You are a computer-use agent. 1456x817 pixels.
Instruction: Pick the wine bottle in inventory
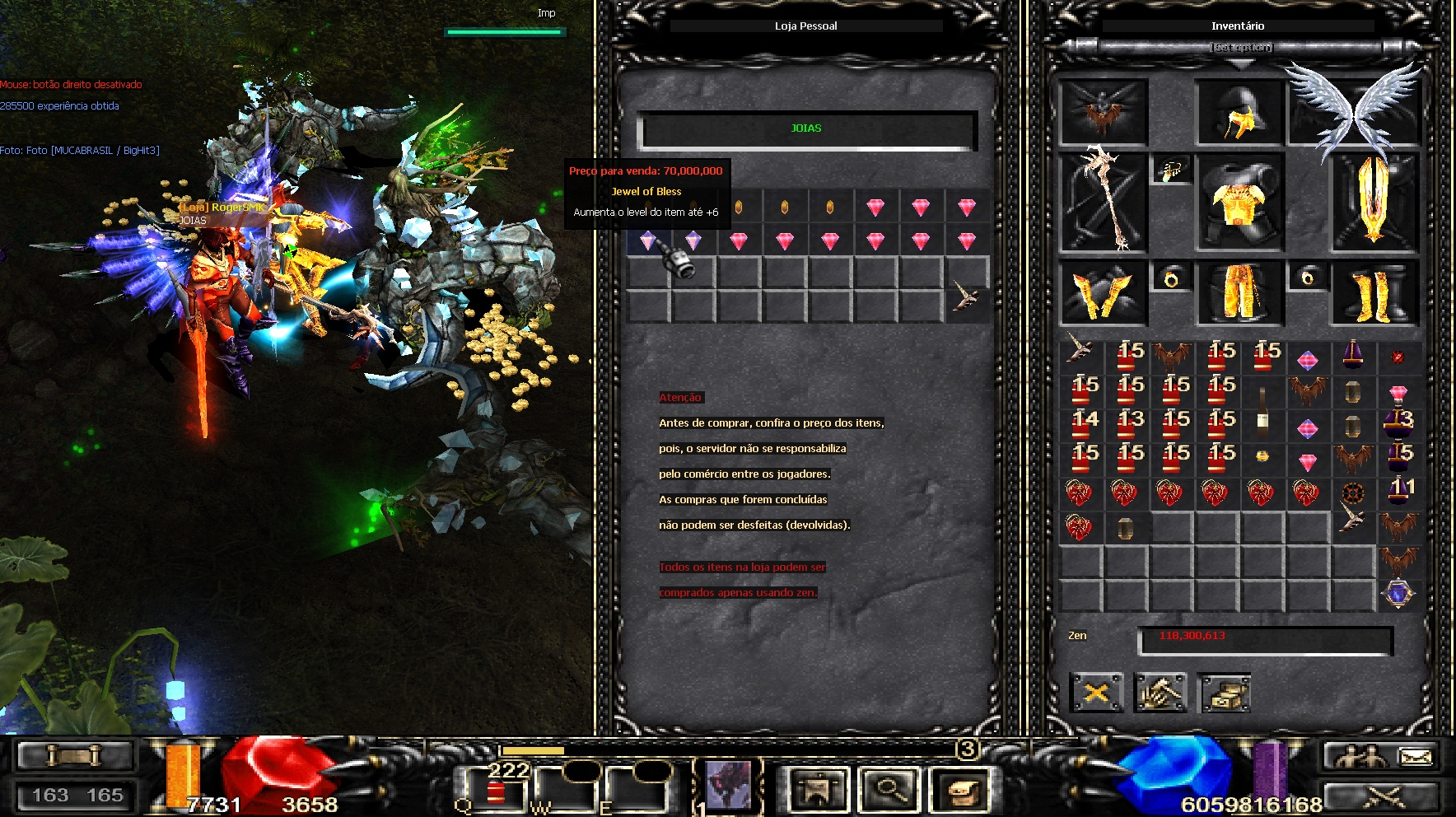[x=1262, y=409]
